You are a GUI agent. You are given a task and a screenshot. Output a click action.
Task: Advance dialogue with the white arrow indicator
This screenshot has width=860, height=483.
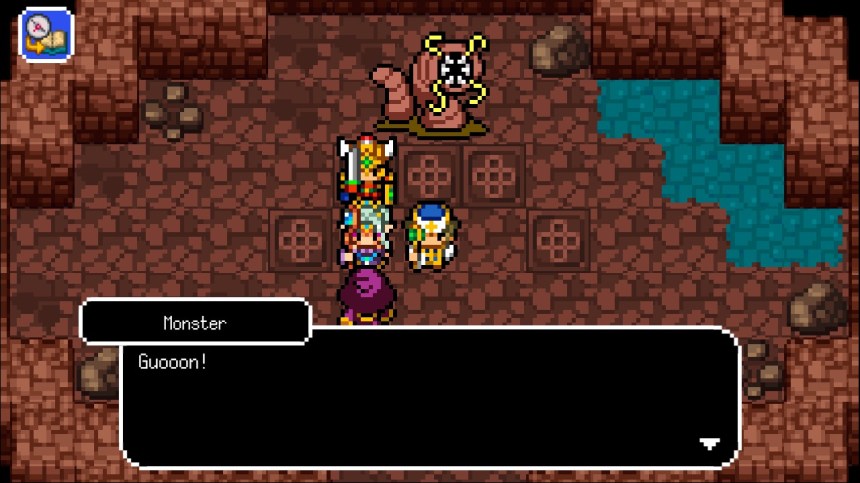pos(709,444)
